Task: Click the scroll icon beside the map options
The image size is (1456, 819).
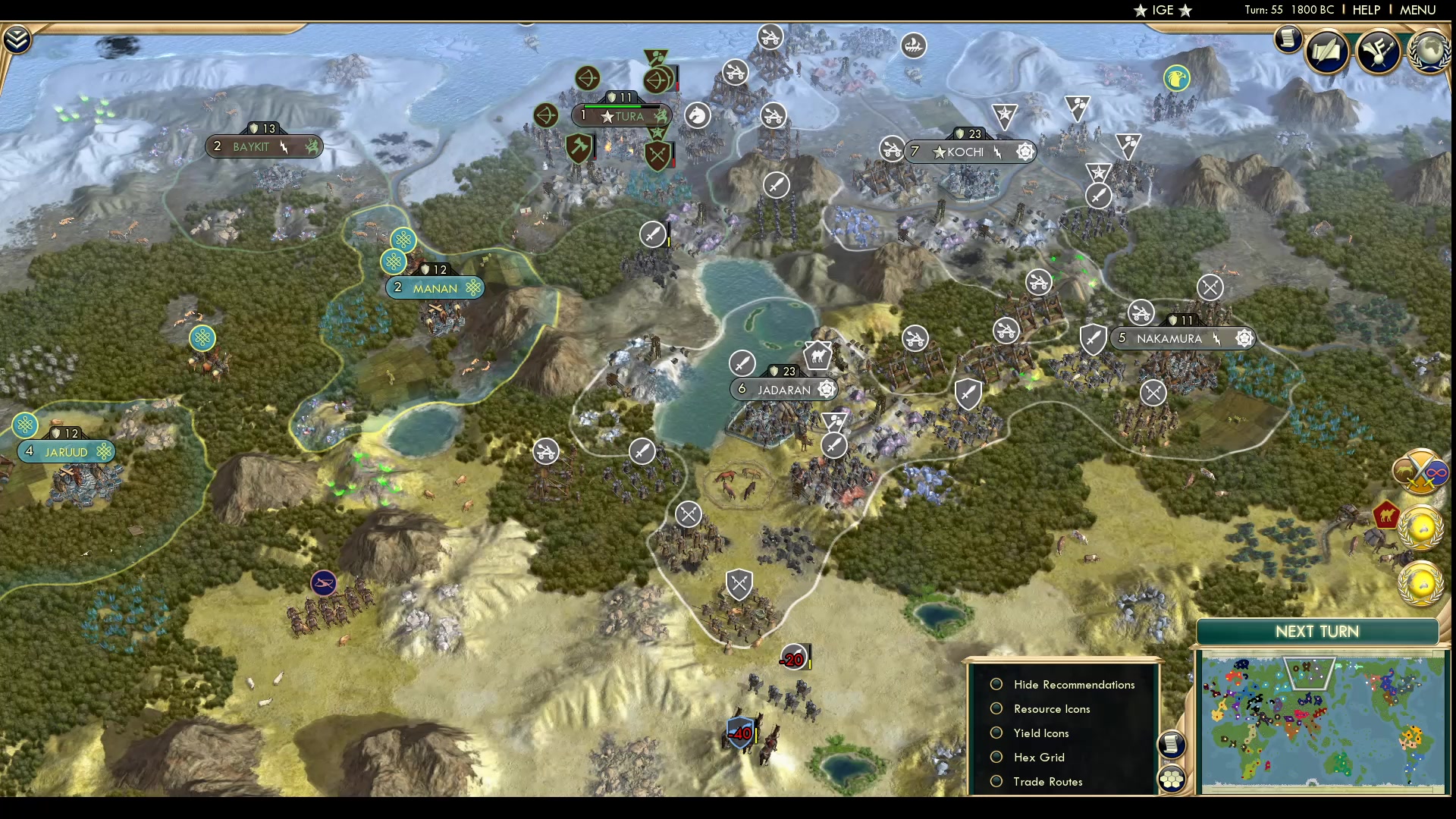Action: point(1172,745)
